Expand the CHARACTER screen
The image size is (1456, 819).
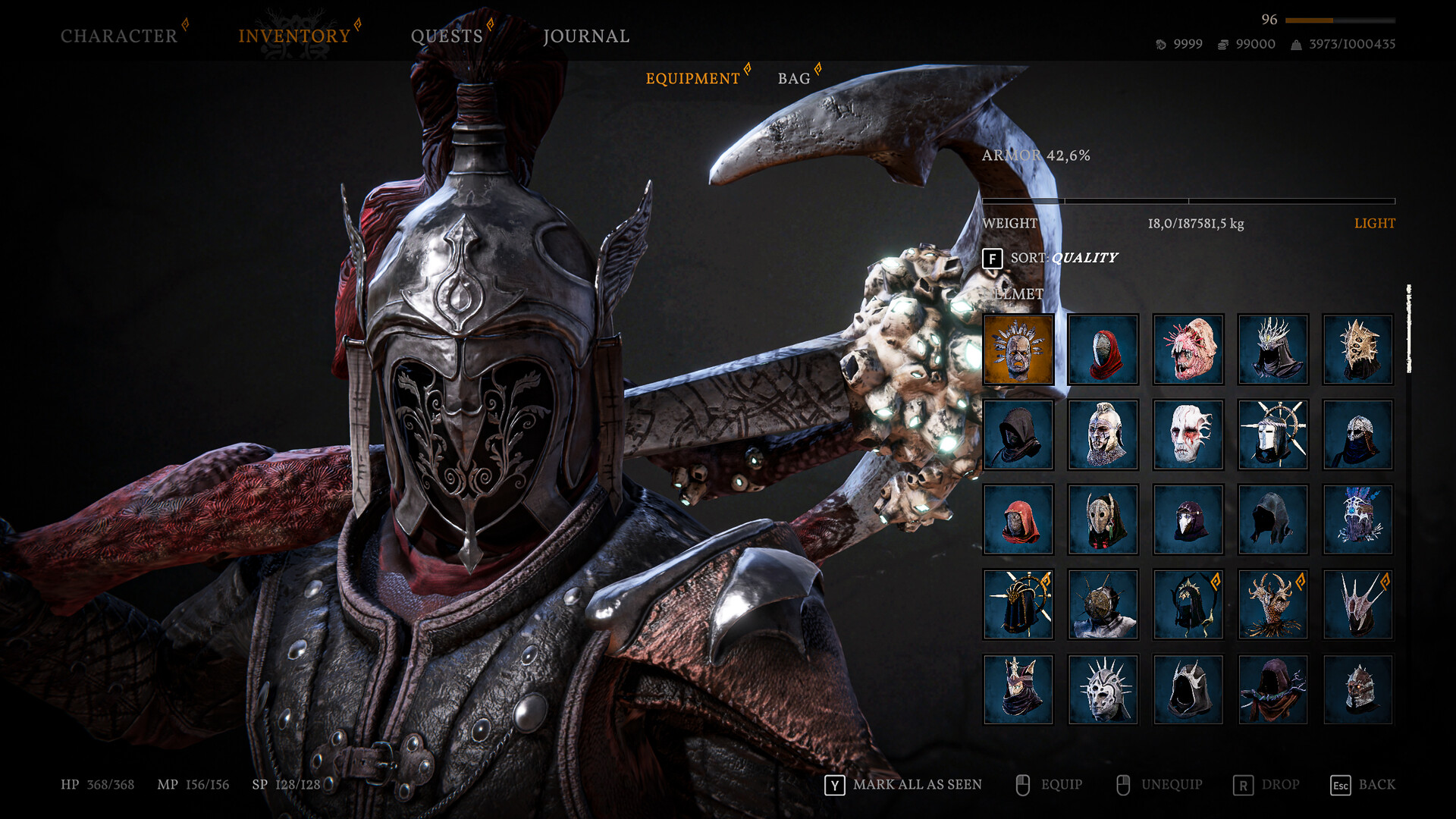[118, 34]
